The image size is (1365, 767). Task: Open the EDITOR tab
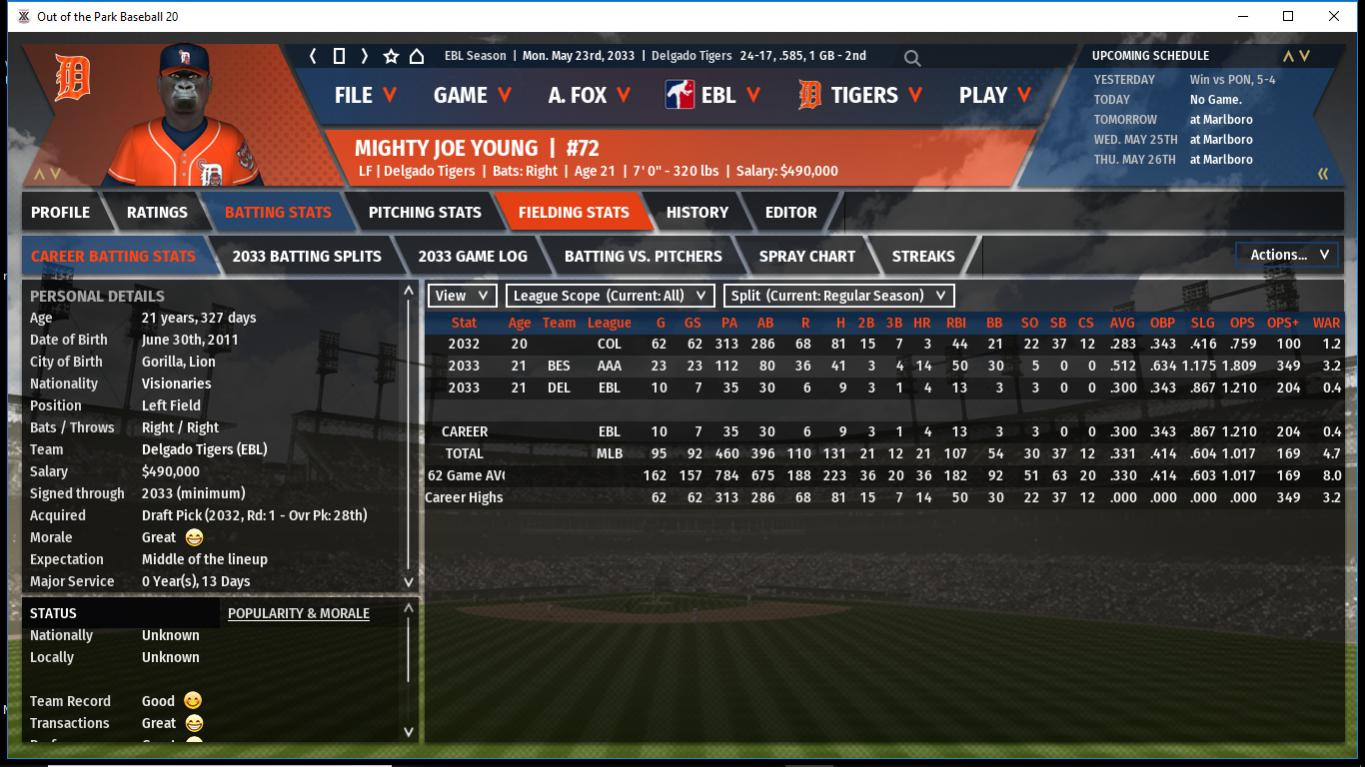click(x=791, y=212)
